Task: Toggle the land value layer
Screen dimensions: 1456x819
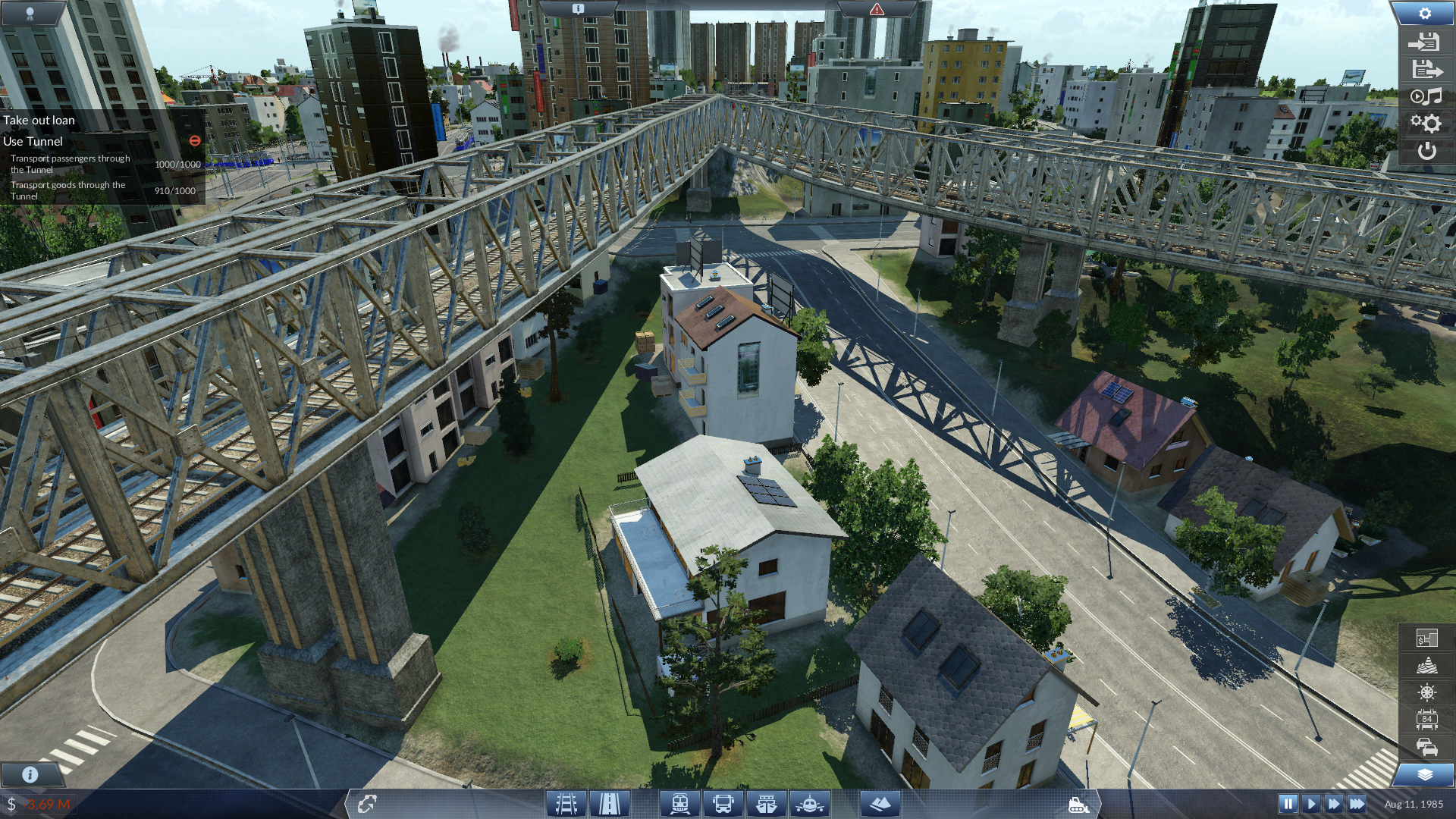Action: click(1426, 639)
